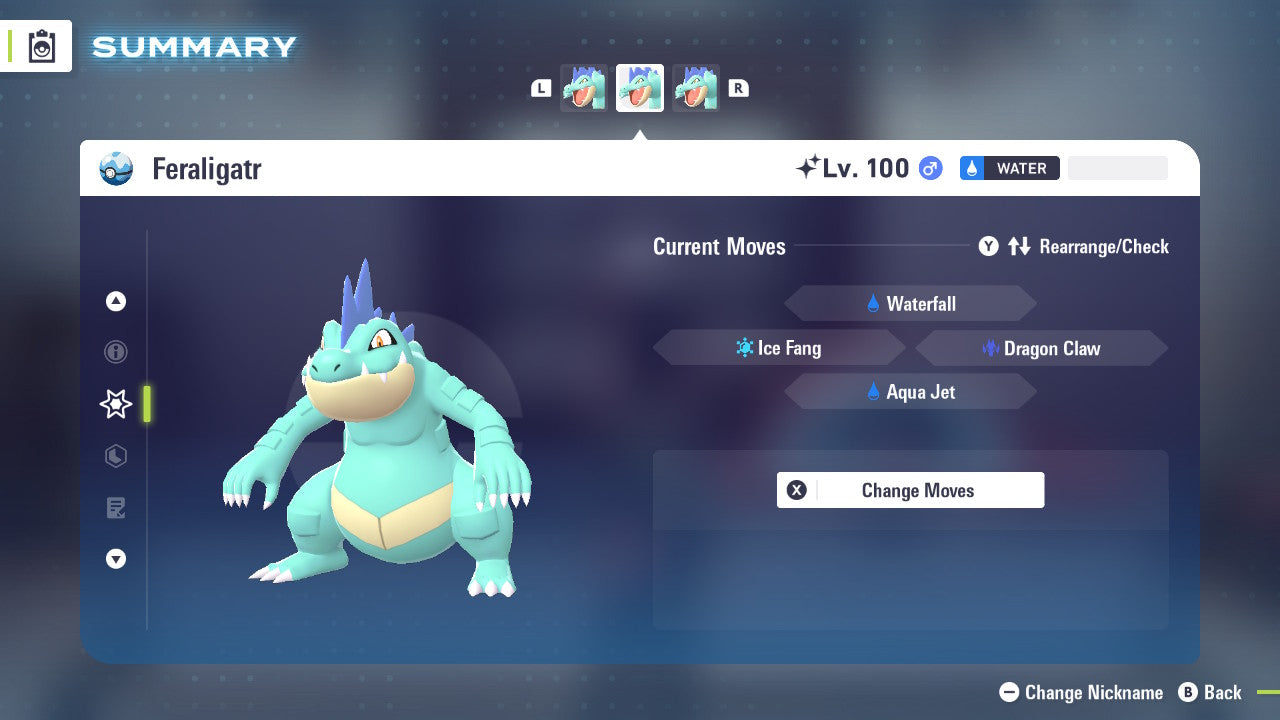The image size is (1280, 720).
Task: Expand the L shoulder button selector
Action: [x=540, y=88]
